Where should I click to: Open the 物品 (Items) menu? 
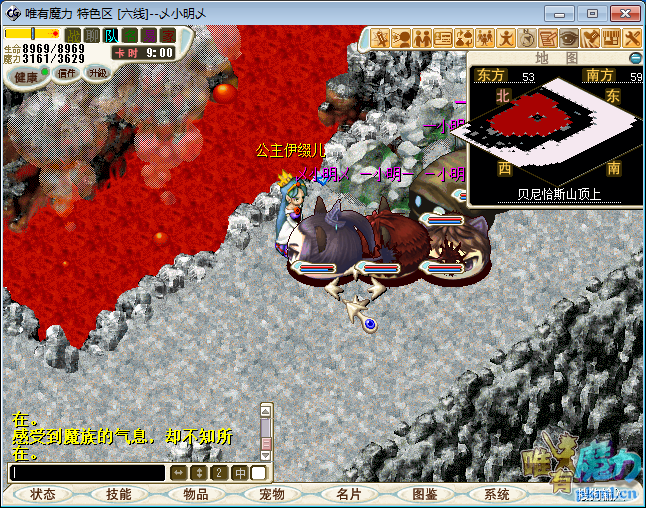click(x=195, y=494)
